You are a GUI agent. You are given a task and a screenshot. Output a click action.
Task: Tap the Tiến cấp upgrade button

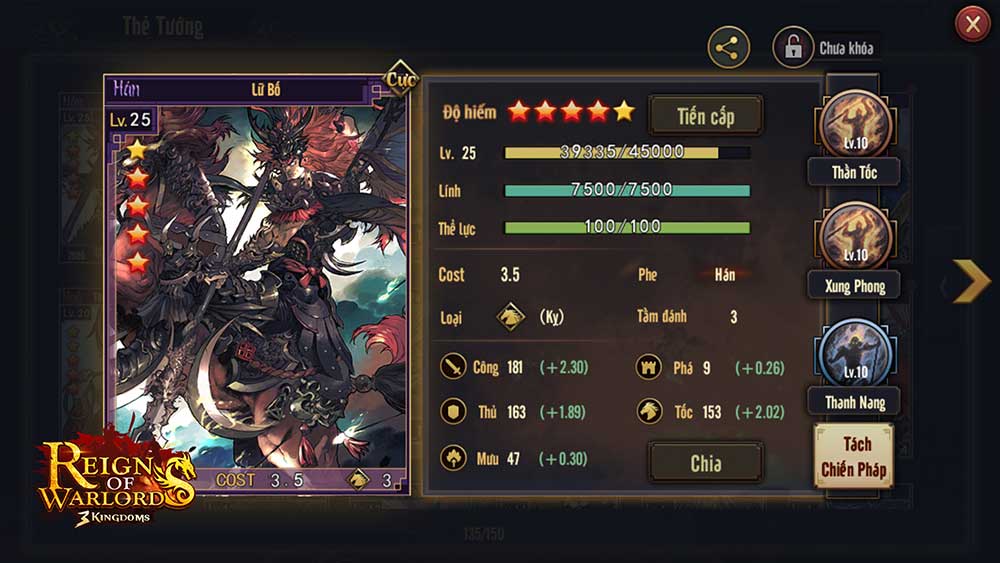coord(705,116)
